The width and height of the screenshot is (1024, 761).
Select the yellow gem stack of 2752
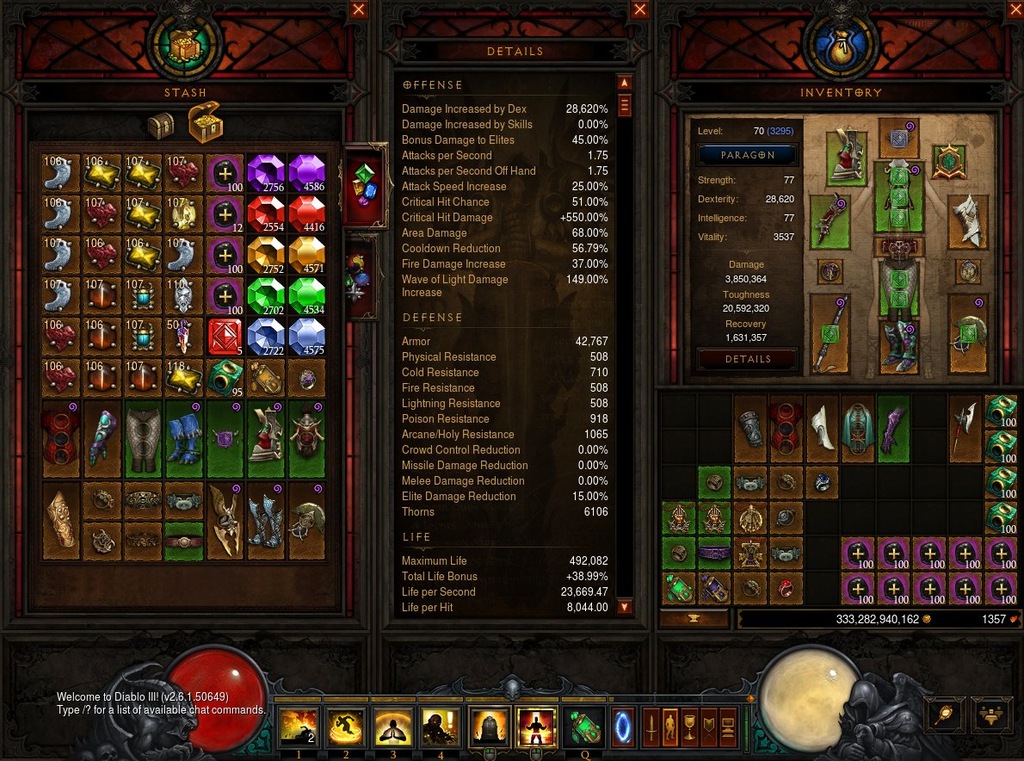[x=266, y=254]
